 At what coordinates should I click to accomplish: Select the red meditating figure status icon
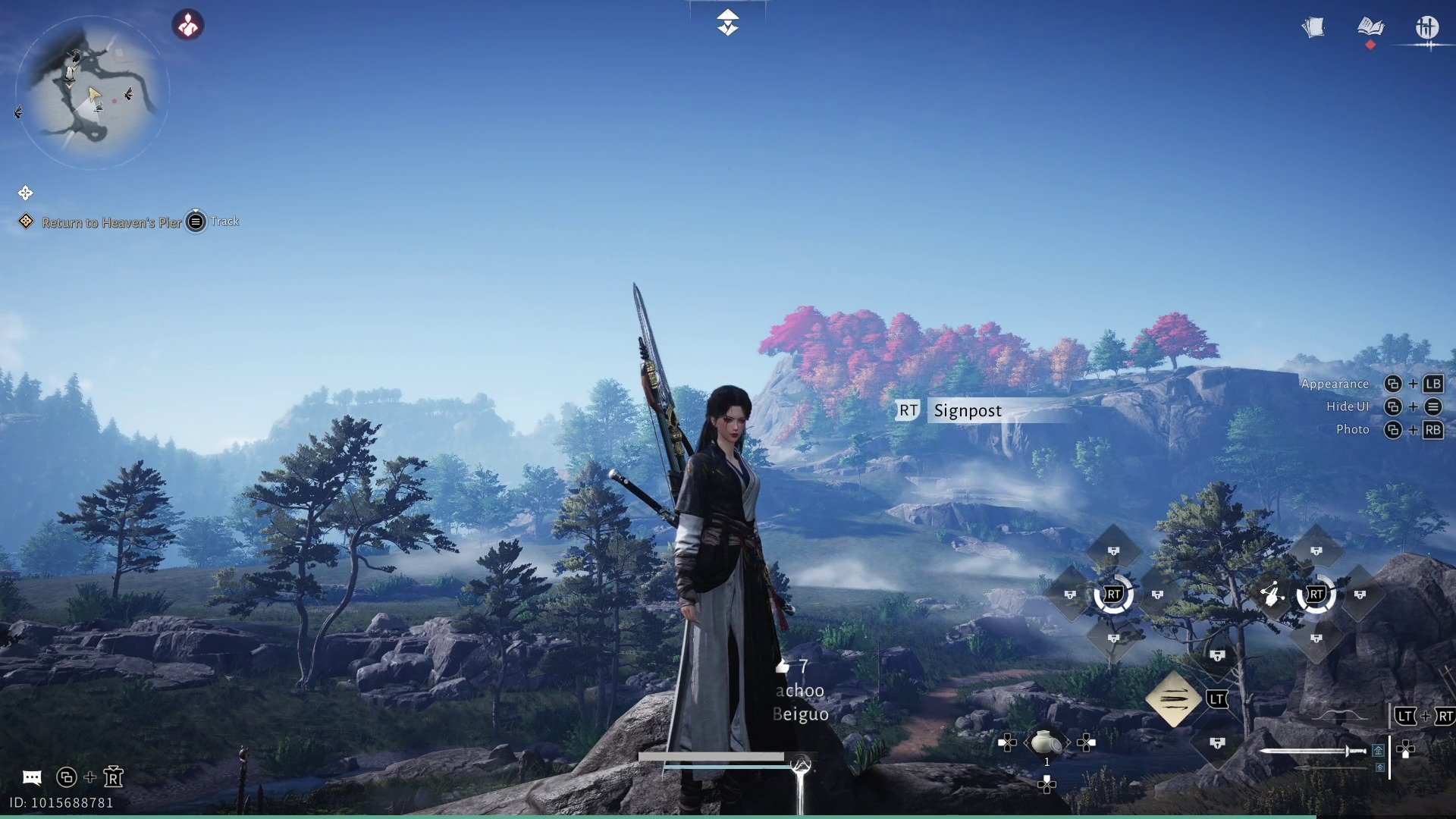(x=187, y=25)
